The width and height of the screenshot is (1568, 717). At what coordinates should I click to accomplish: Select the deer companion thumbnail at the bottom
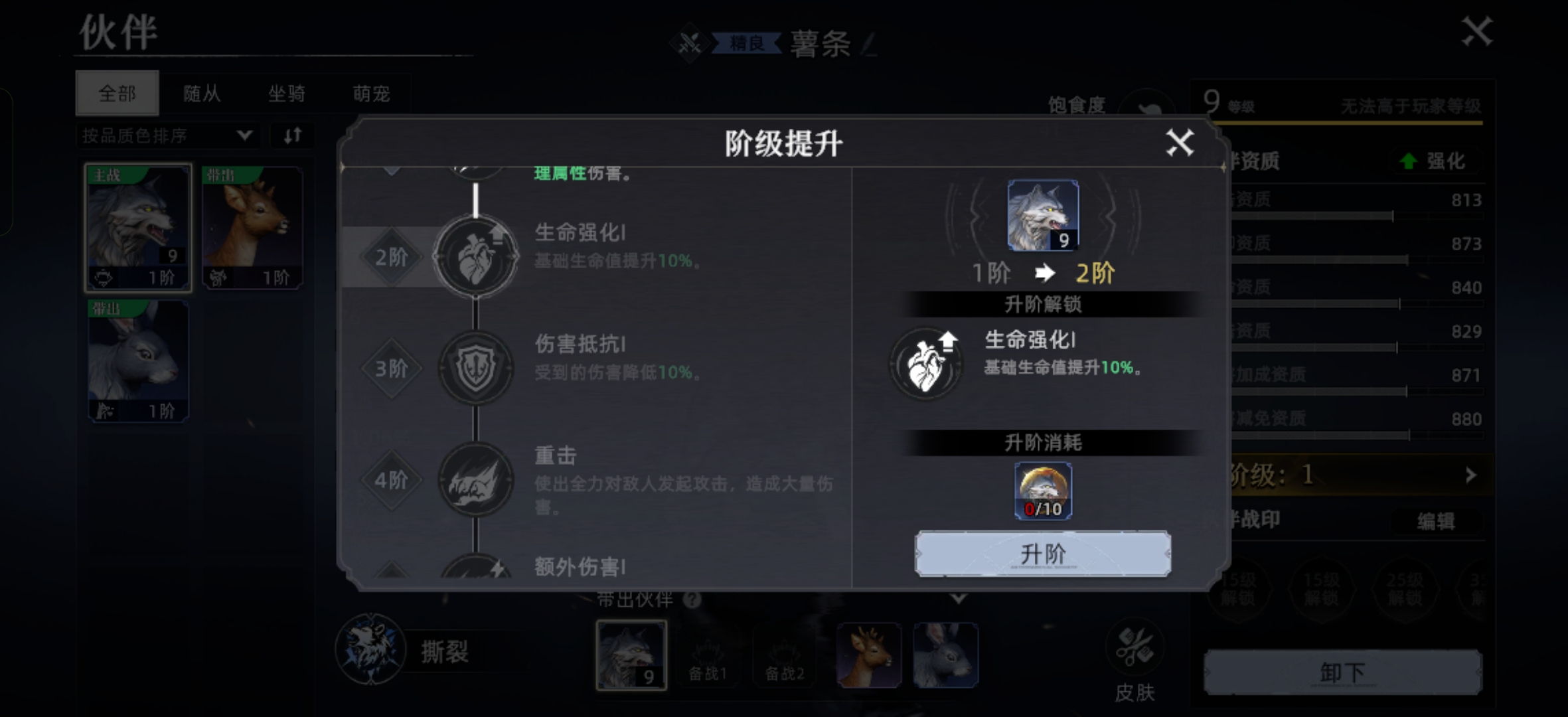pos(870,654)
